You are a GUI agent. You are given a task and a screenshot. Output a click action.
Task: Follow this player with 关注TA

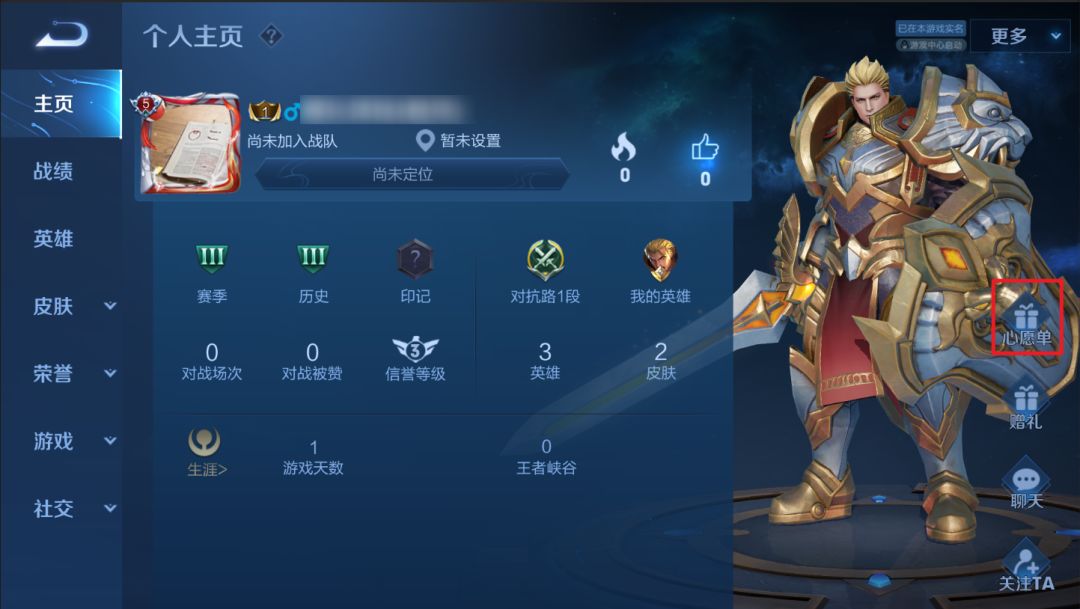pos(1026,564)
